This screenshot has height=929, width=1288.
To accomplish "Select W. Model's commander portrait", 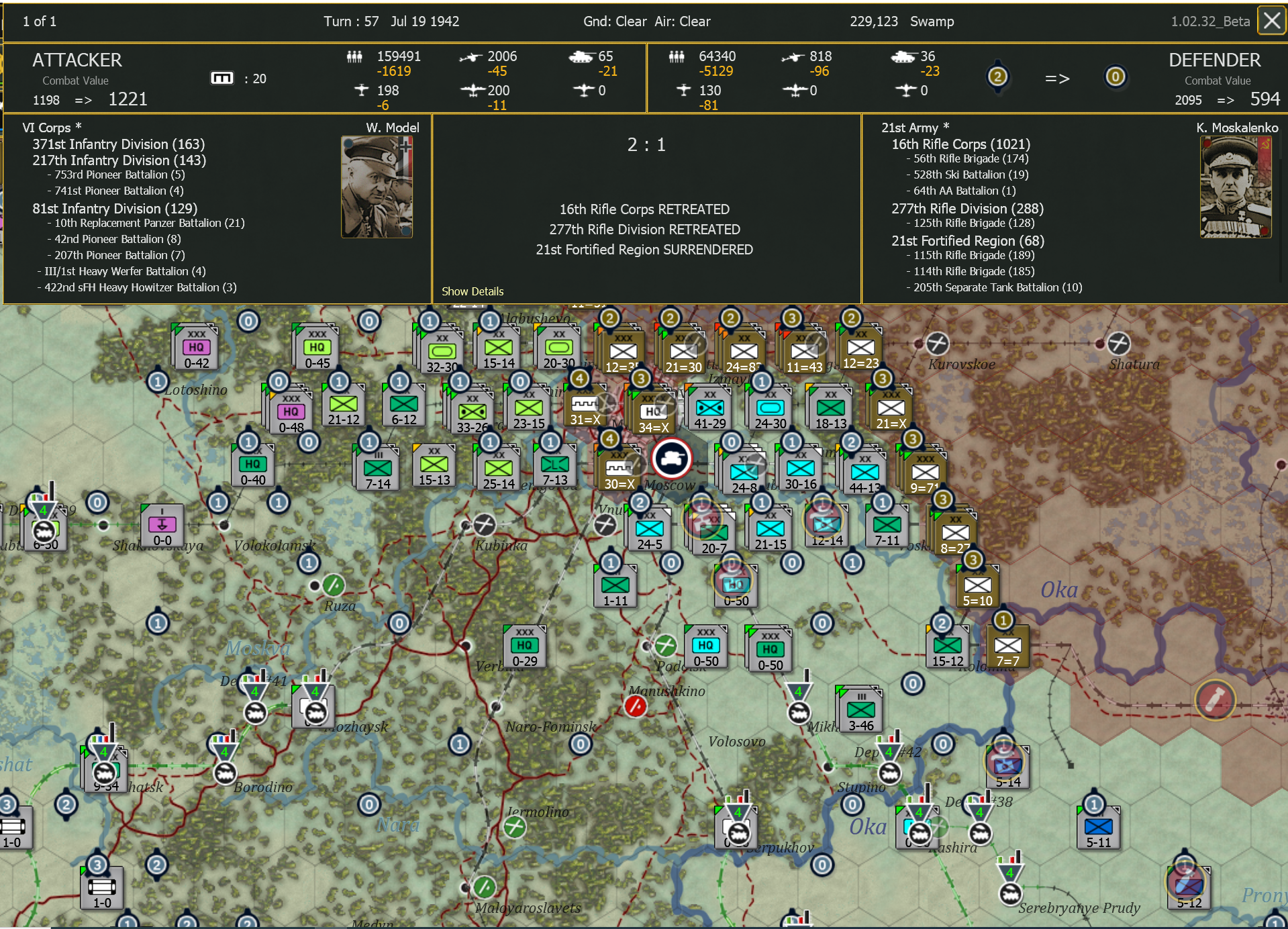I will click(377, 186).
